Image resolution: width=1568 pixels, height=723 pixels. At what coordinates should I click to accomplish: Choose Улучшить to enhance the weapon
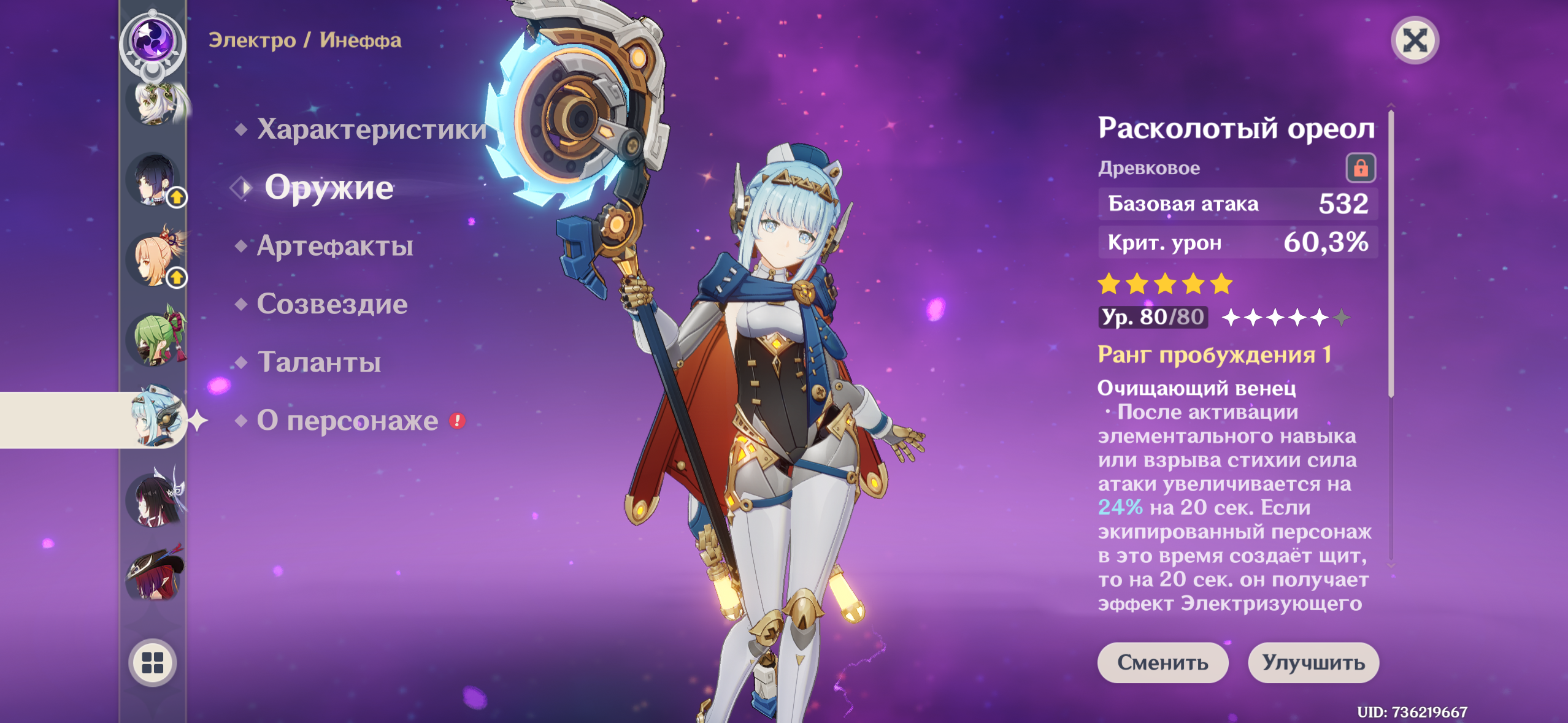click(x=1313, y=662)
